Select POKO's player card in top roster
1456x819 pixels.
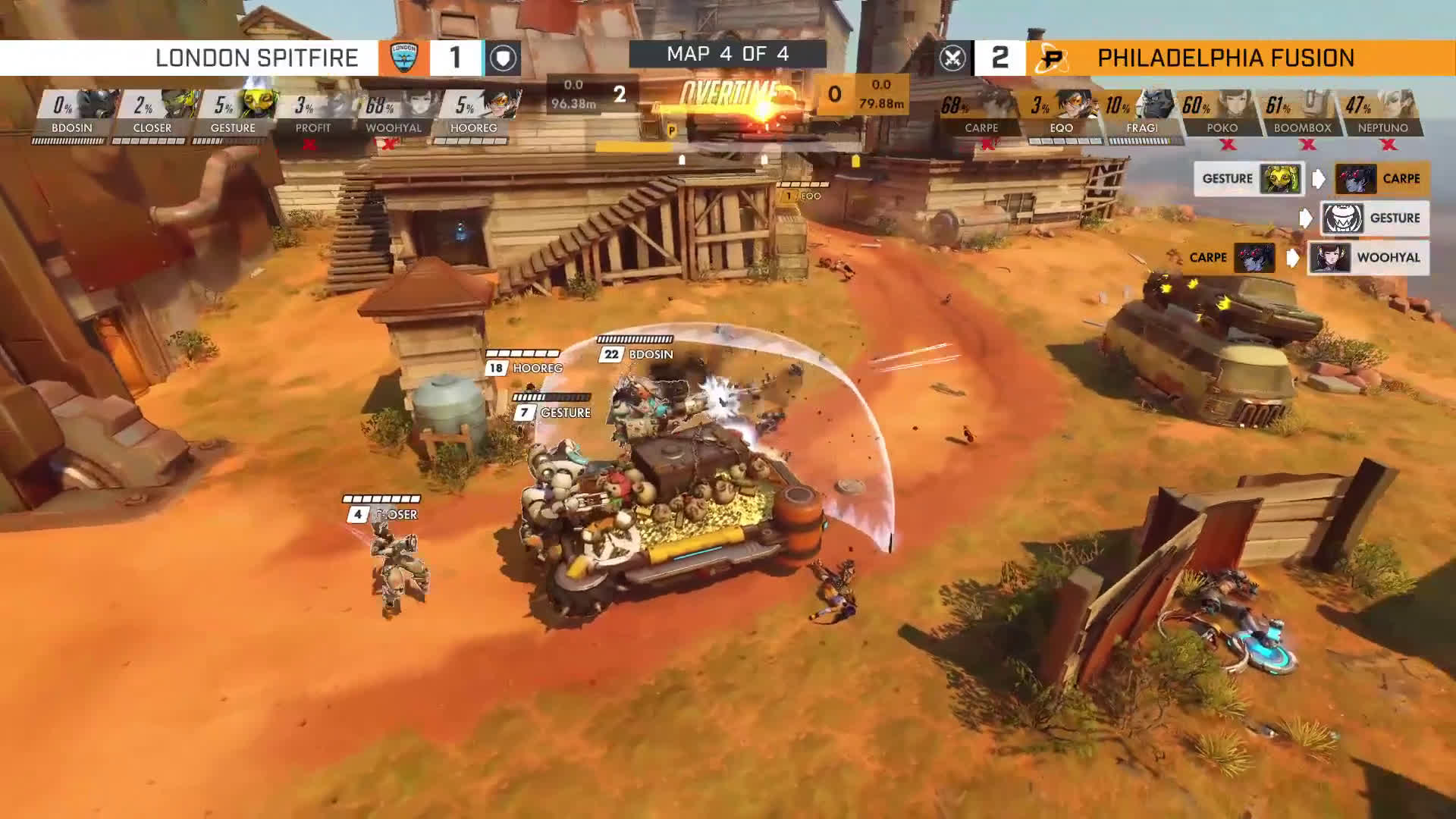[1222, 114]
